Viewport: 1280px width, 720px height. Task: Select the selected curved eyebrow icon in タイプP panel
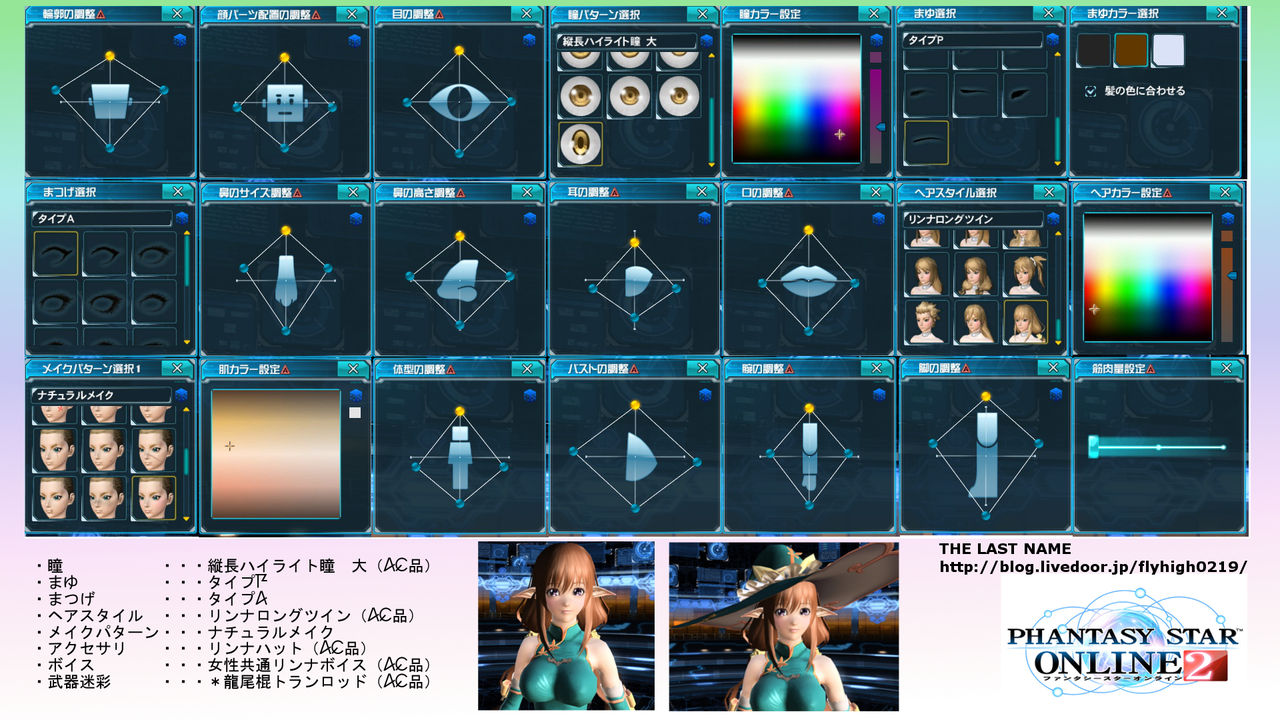[926, 144]
